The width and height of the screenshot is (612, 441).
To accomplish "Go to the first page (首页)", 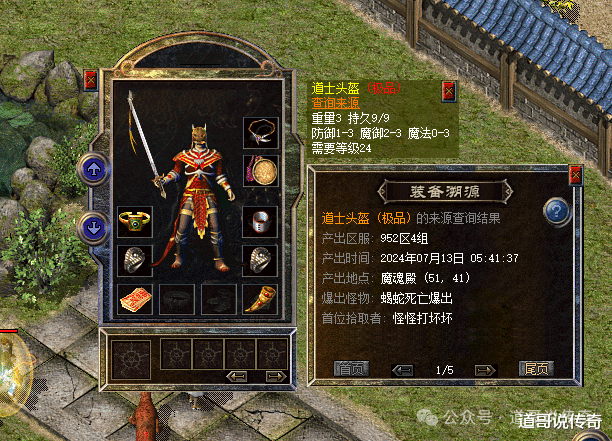I will click(x=349, y=369).
